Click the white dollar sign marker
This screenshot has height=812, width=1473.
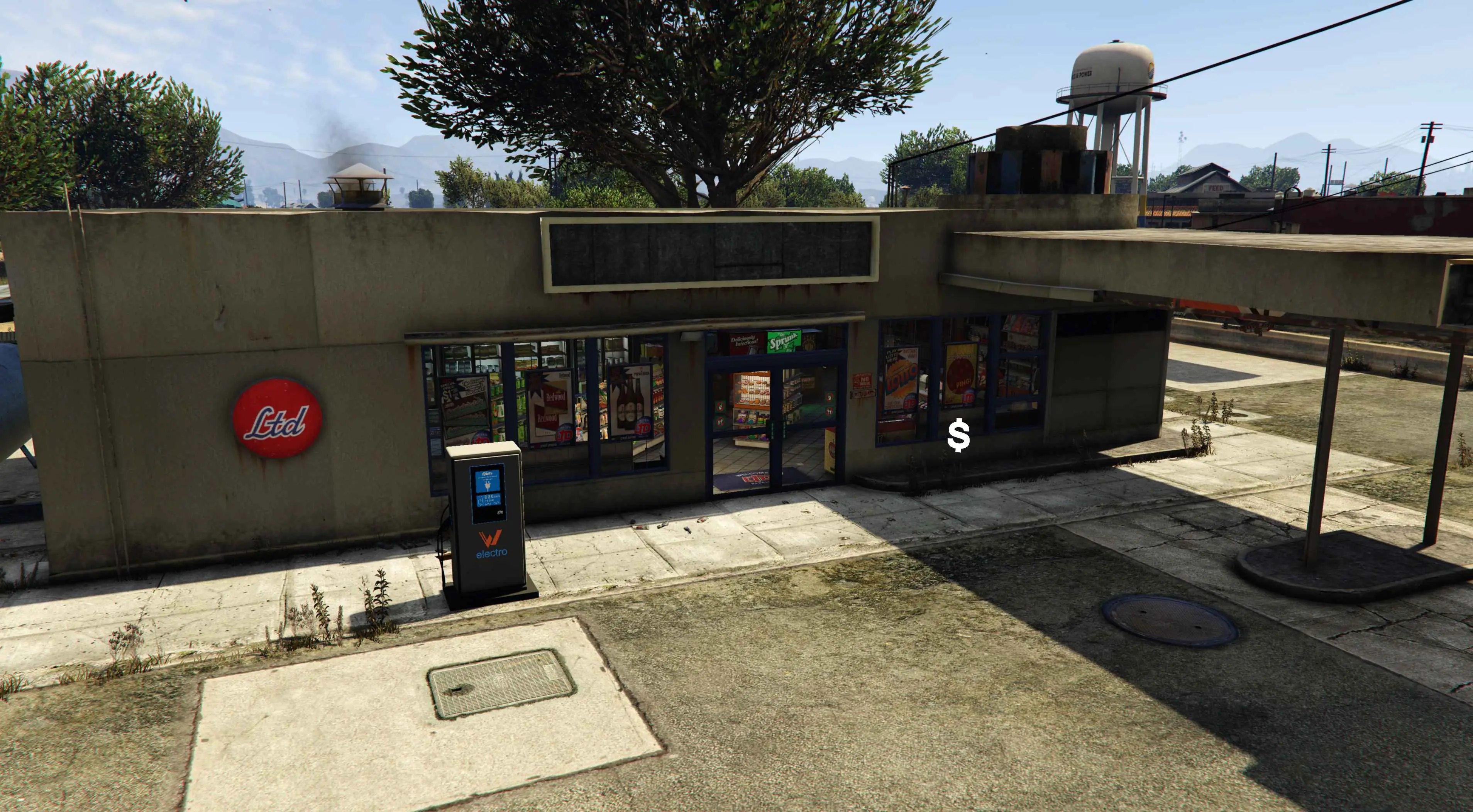[958, 436]
